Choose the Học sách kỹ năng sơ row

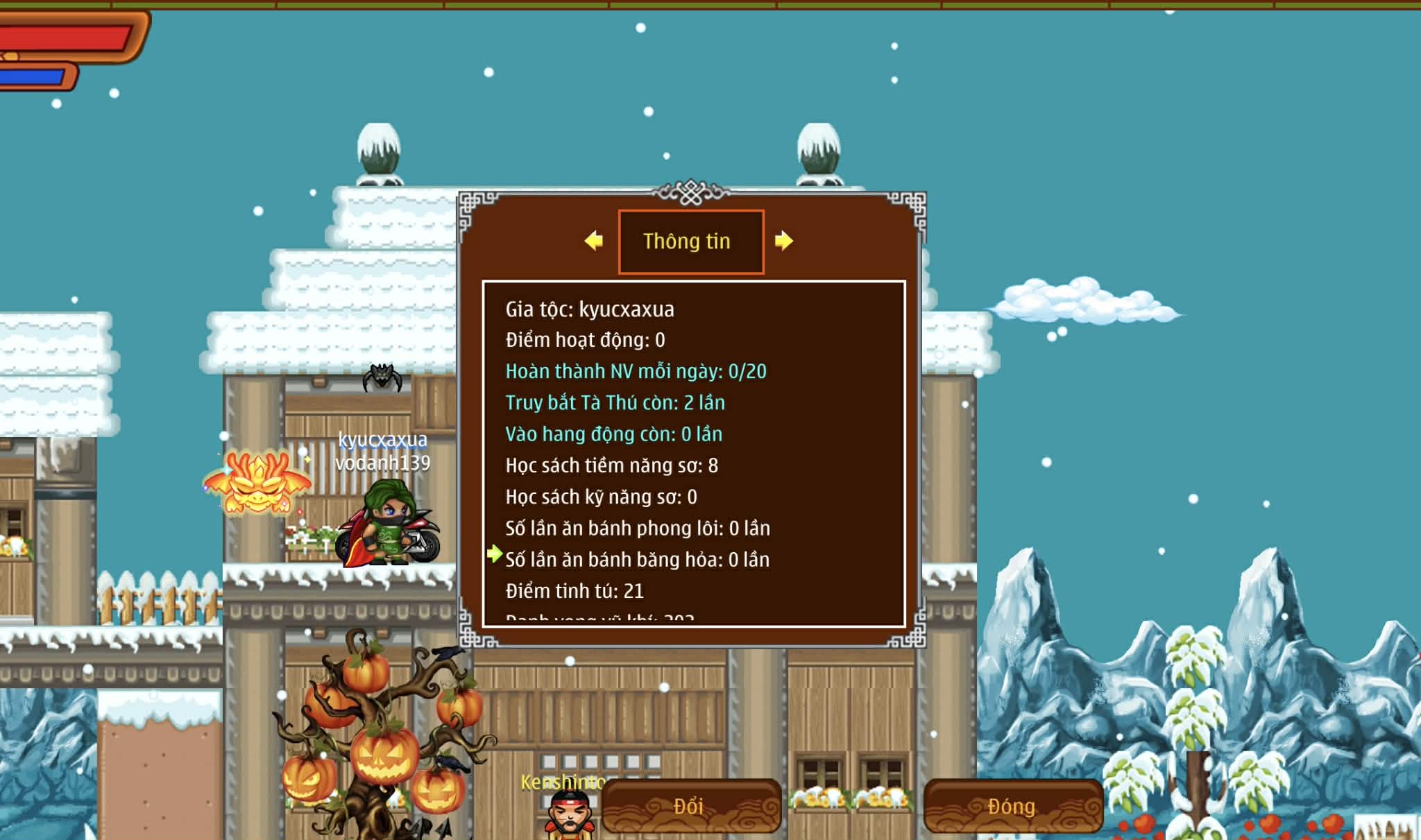[x=601, y=497]
